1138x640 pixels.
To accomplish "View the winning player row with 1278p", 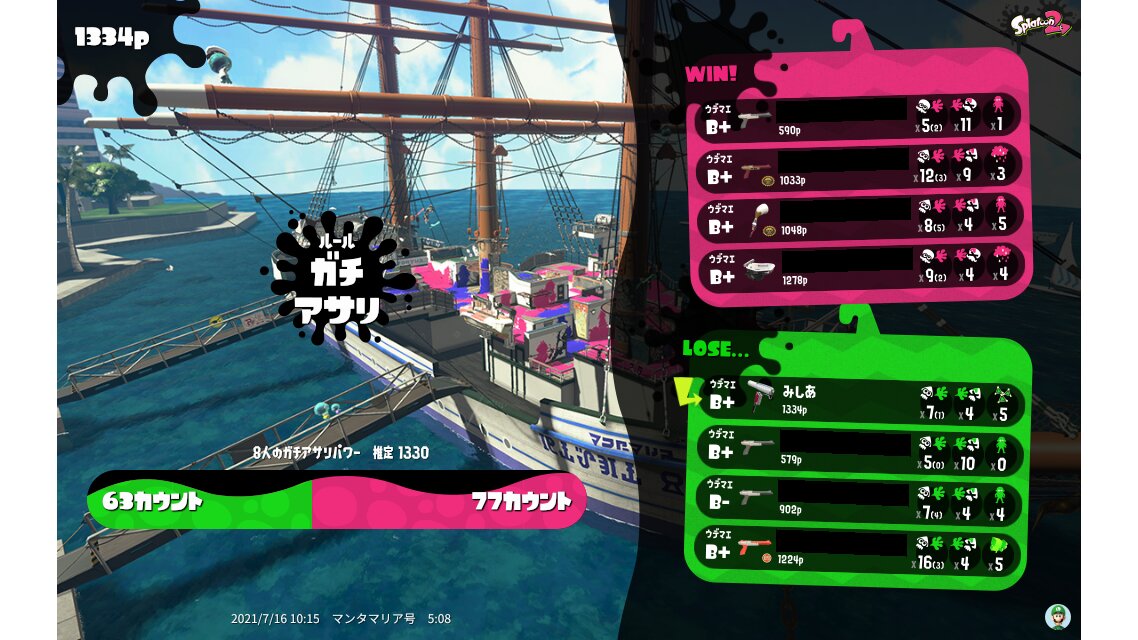I will point(859,265).
